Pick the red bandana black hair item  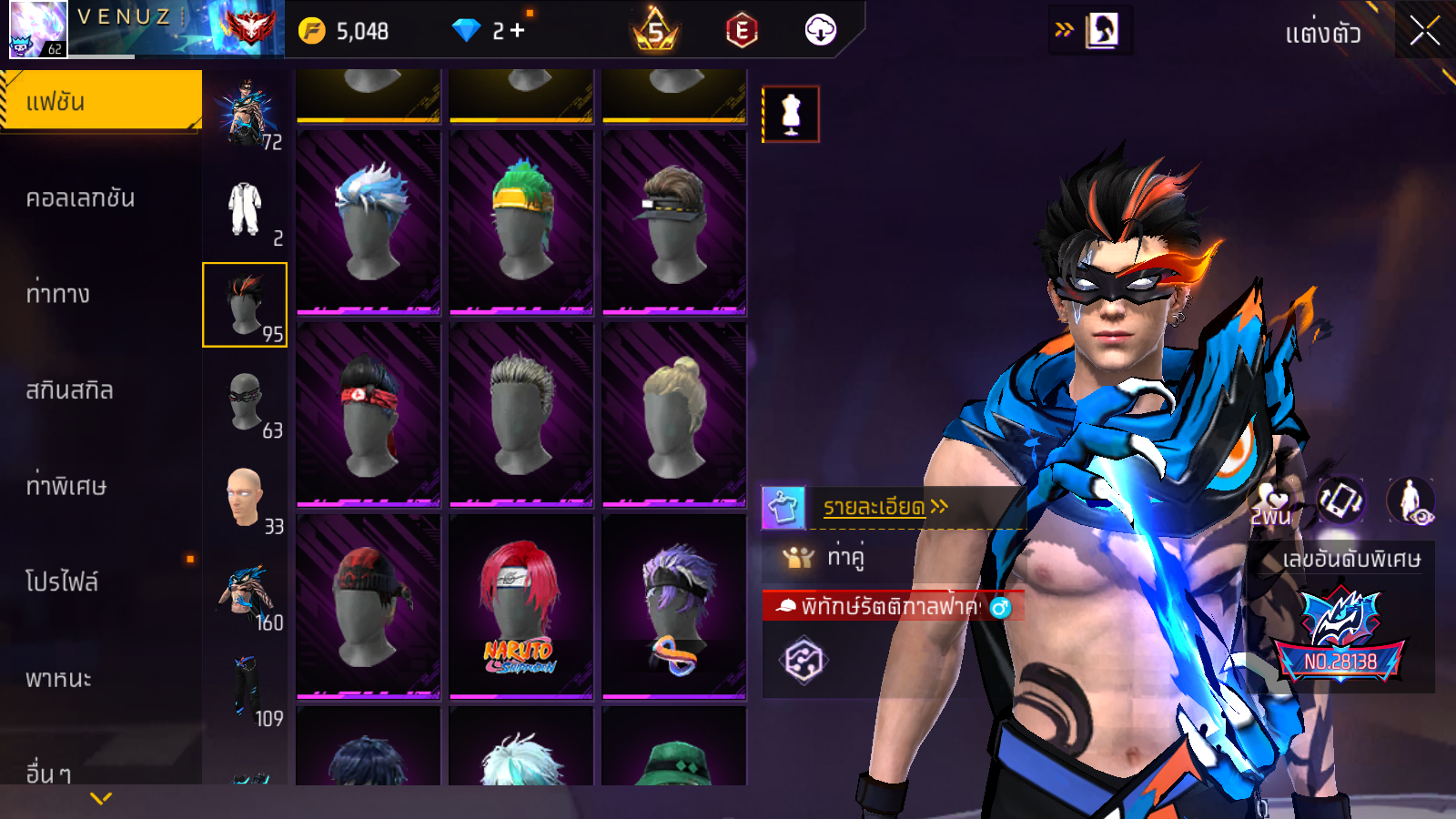click(369, 415)
